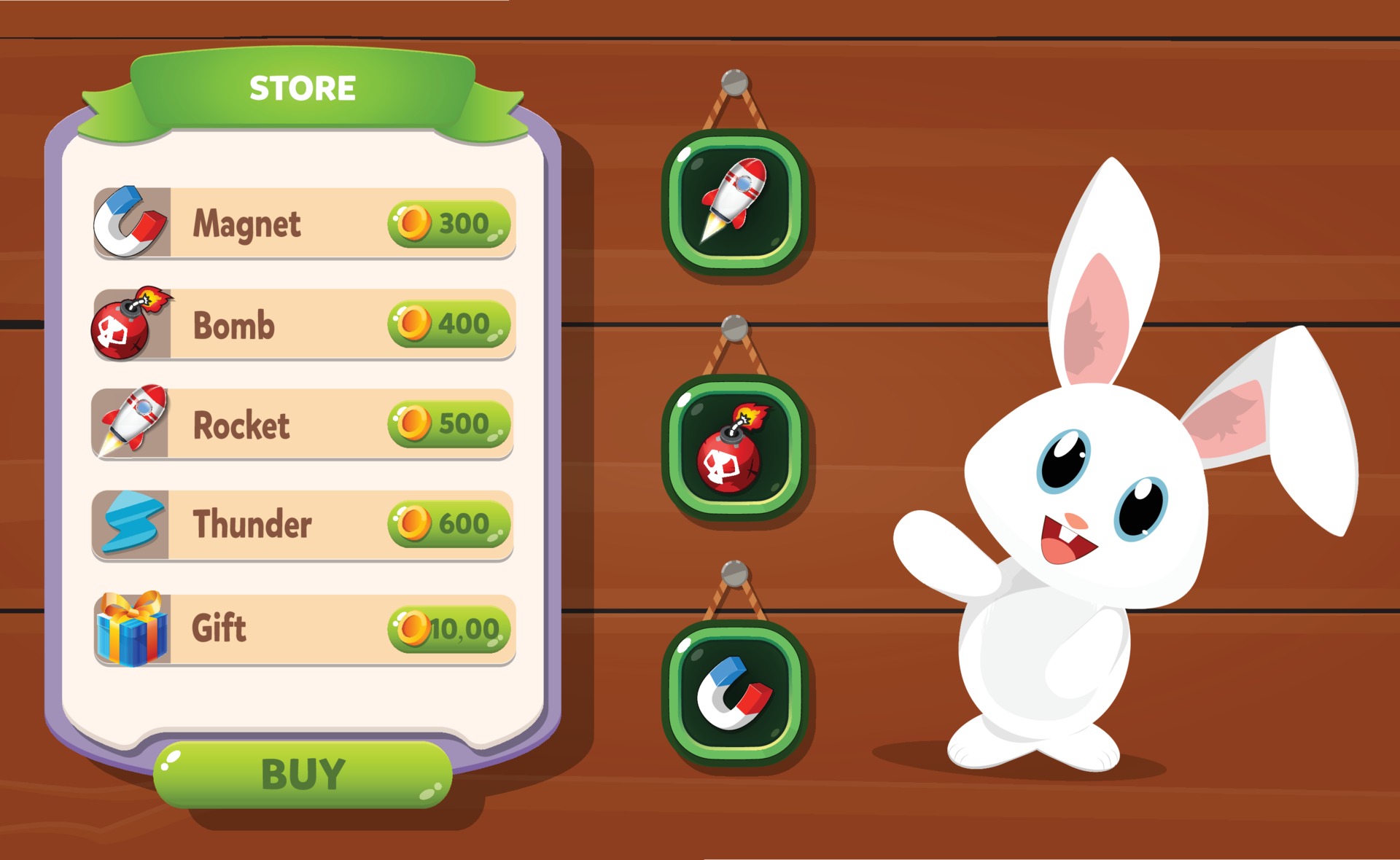Click the 400 coin price button for Bomb
Viewport: 1400px width, 860px height.
[x=448, y=324]
